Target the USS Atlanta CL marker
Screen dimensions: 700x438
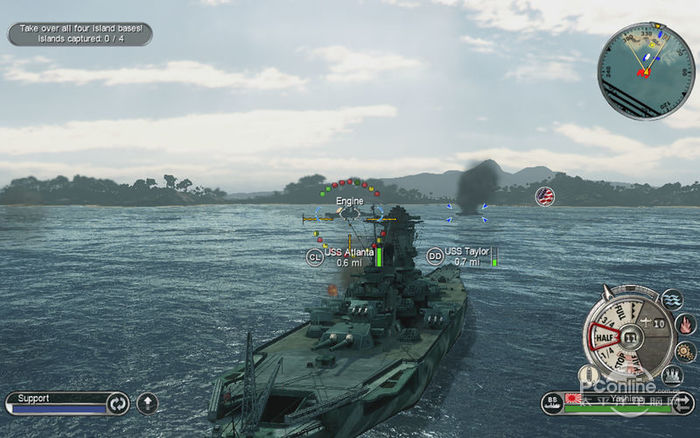[x=314, y=257]
